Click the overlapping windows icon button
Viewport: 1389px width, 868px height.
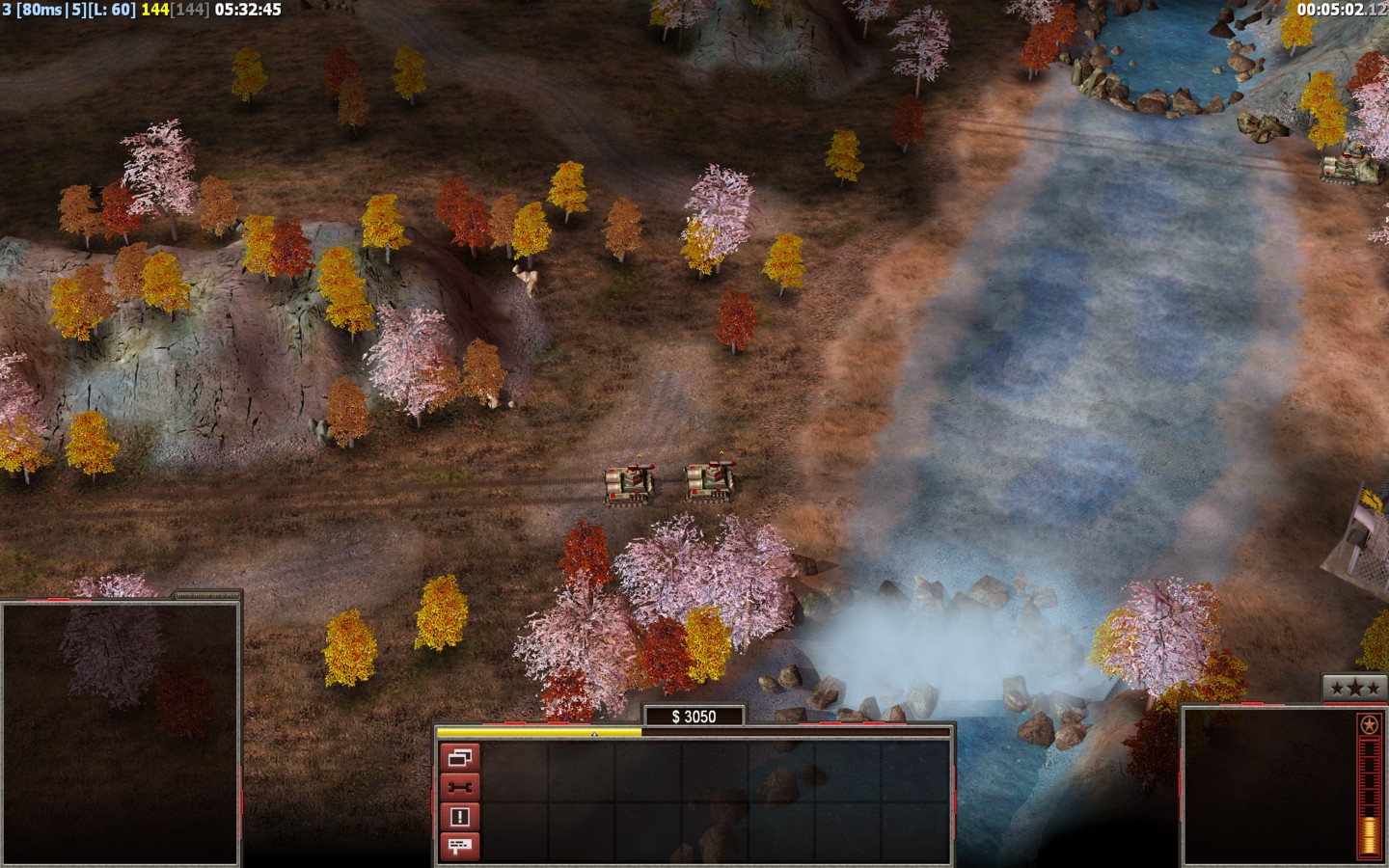[460, 757]
